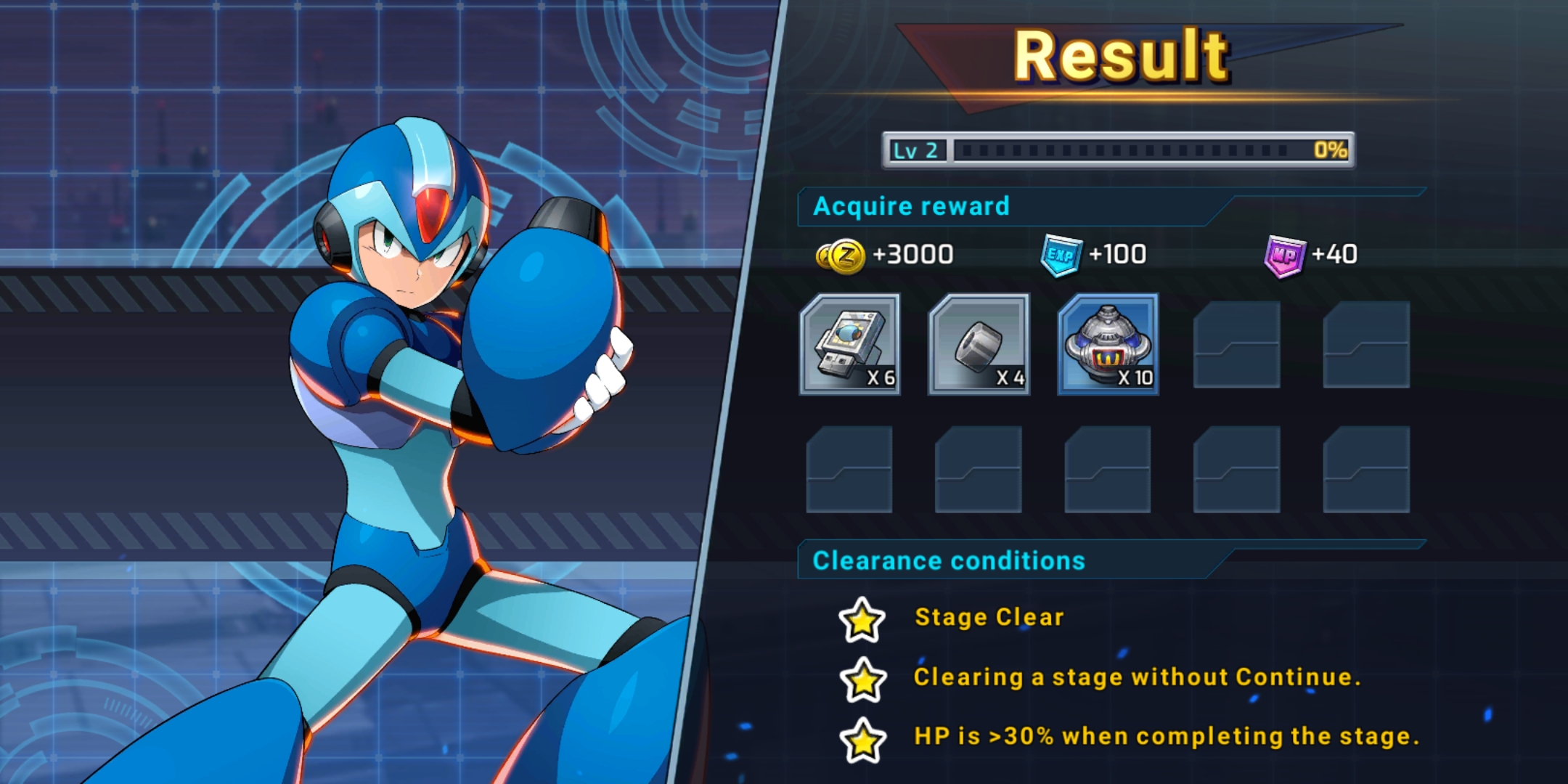Inspect the robot capsule reward slot
This screenshot has height=784, width=1568.
point(1108,345)
